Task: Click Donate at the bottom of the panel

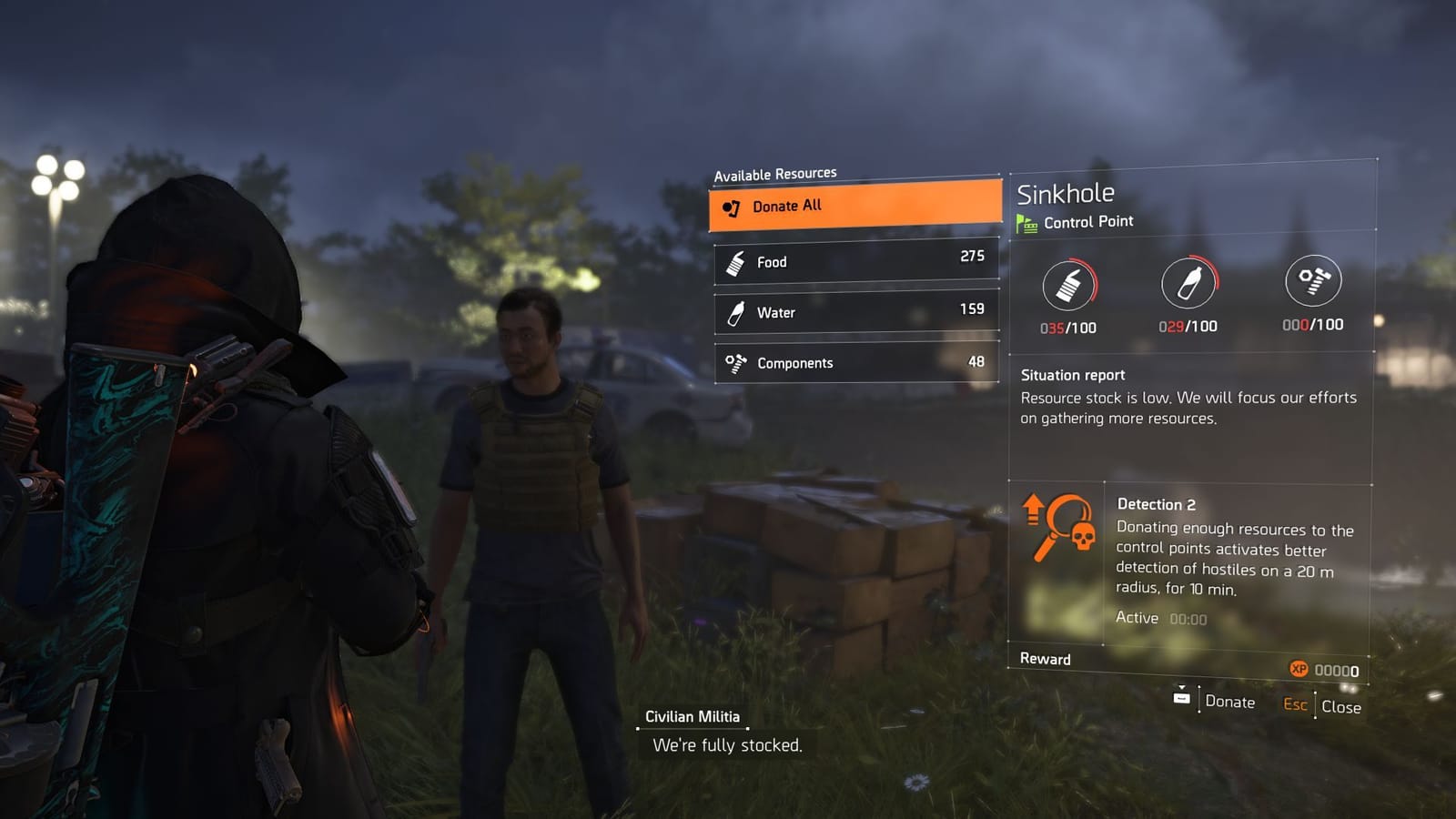Action: [1230, 702]
